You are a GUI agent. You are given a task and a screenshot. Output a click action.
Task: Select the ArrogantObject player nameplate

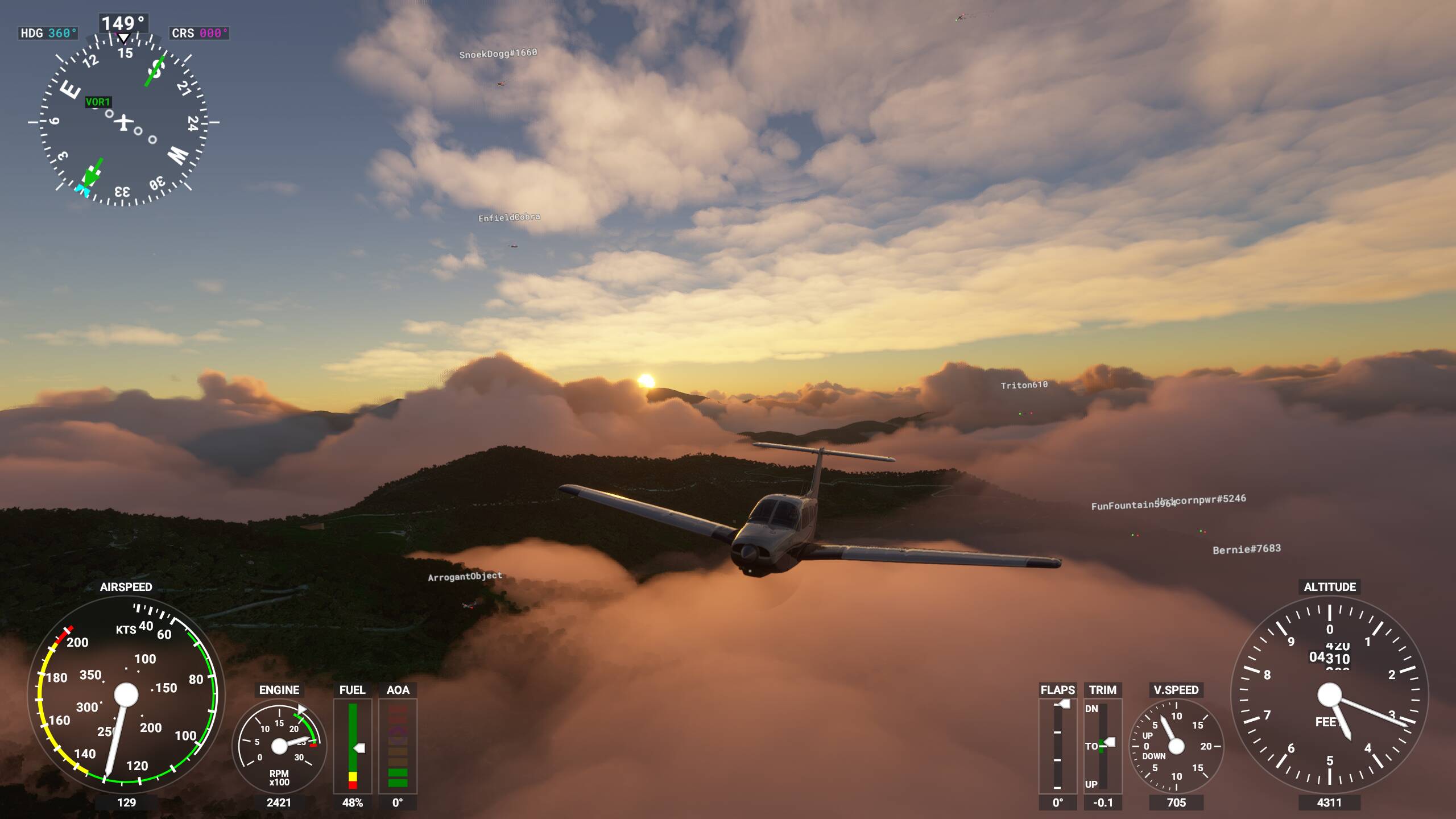(465, 576)
